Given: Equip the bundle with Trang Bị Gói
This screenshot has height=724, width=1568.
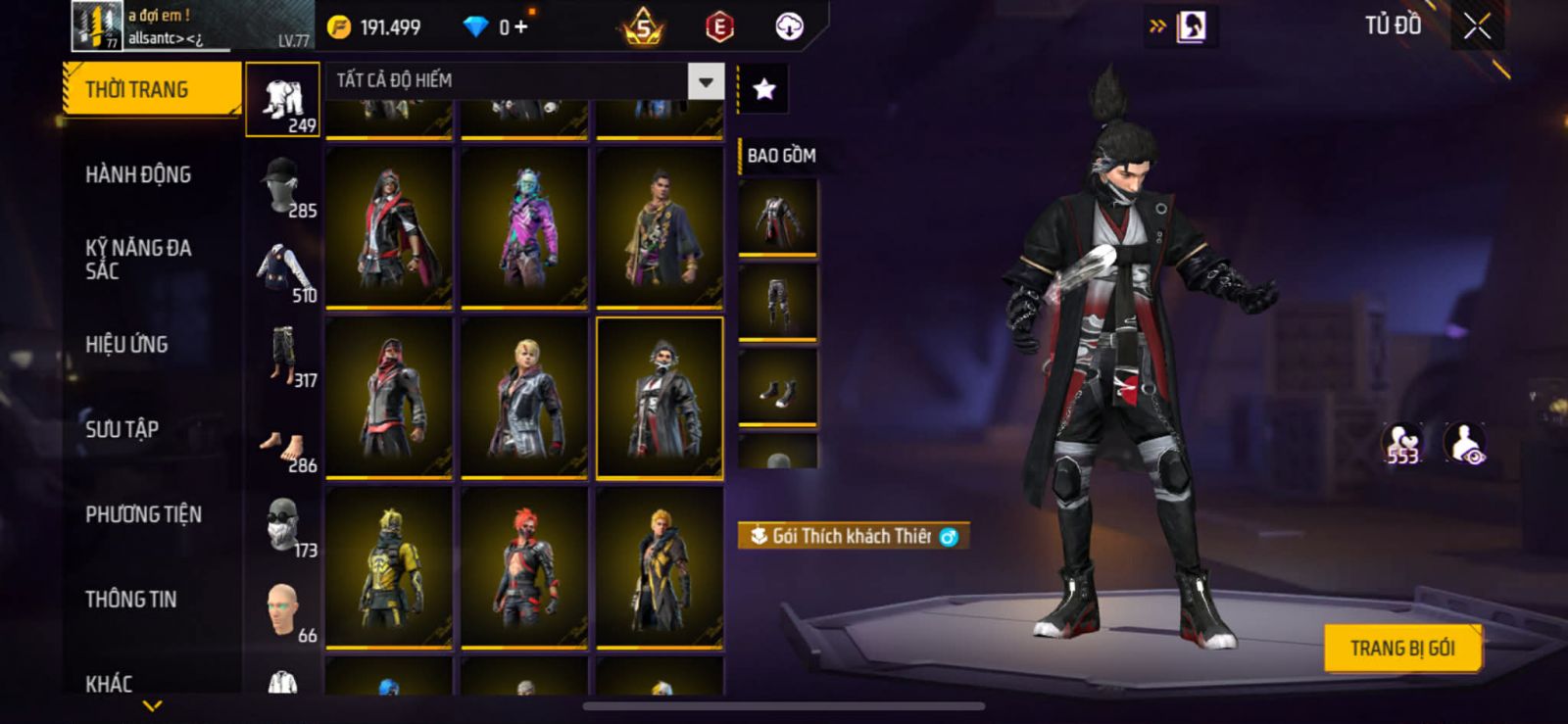Looking at the screenshot, I should click(x=1401, y=648).
